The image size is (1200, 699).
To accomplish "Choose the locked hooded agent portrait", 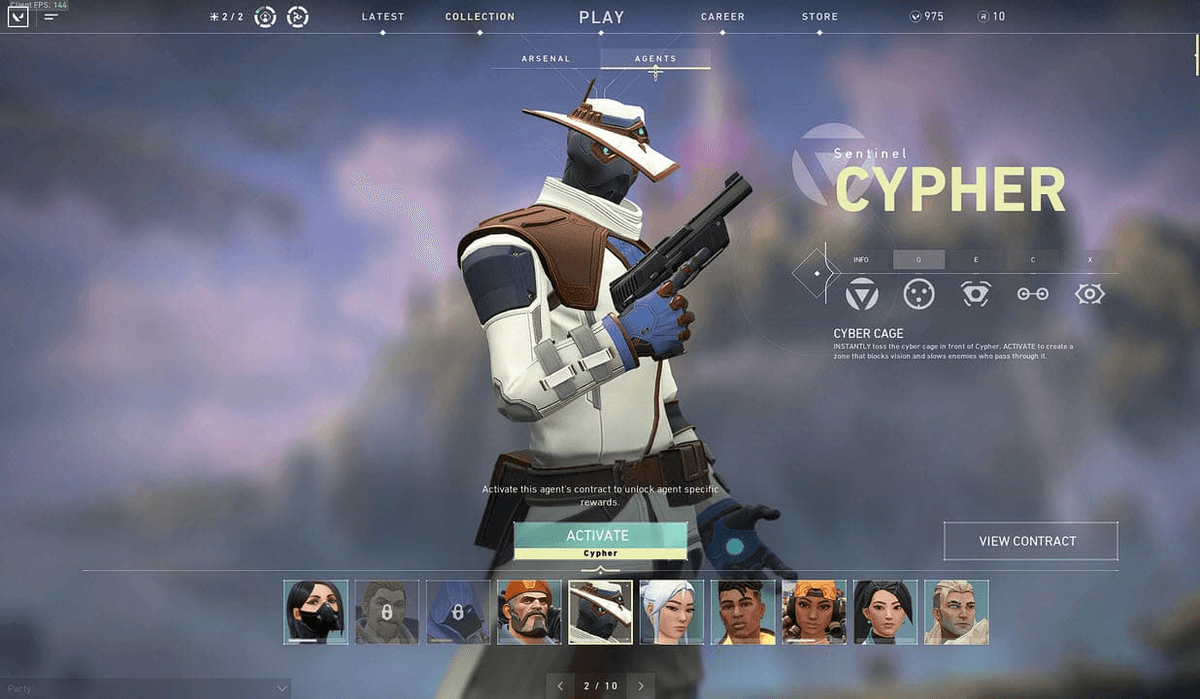I will pyautogui.click(x=458, y=612).
